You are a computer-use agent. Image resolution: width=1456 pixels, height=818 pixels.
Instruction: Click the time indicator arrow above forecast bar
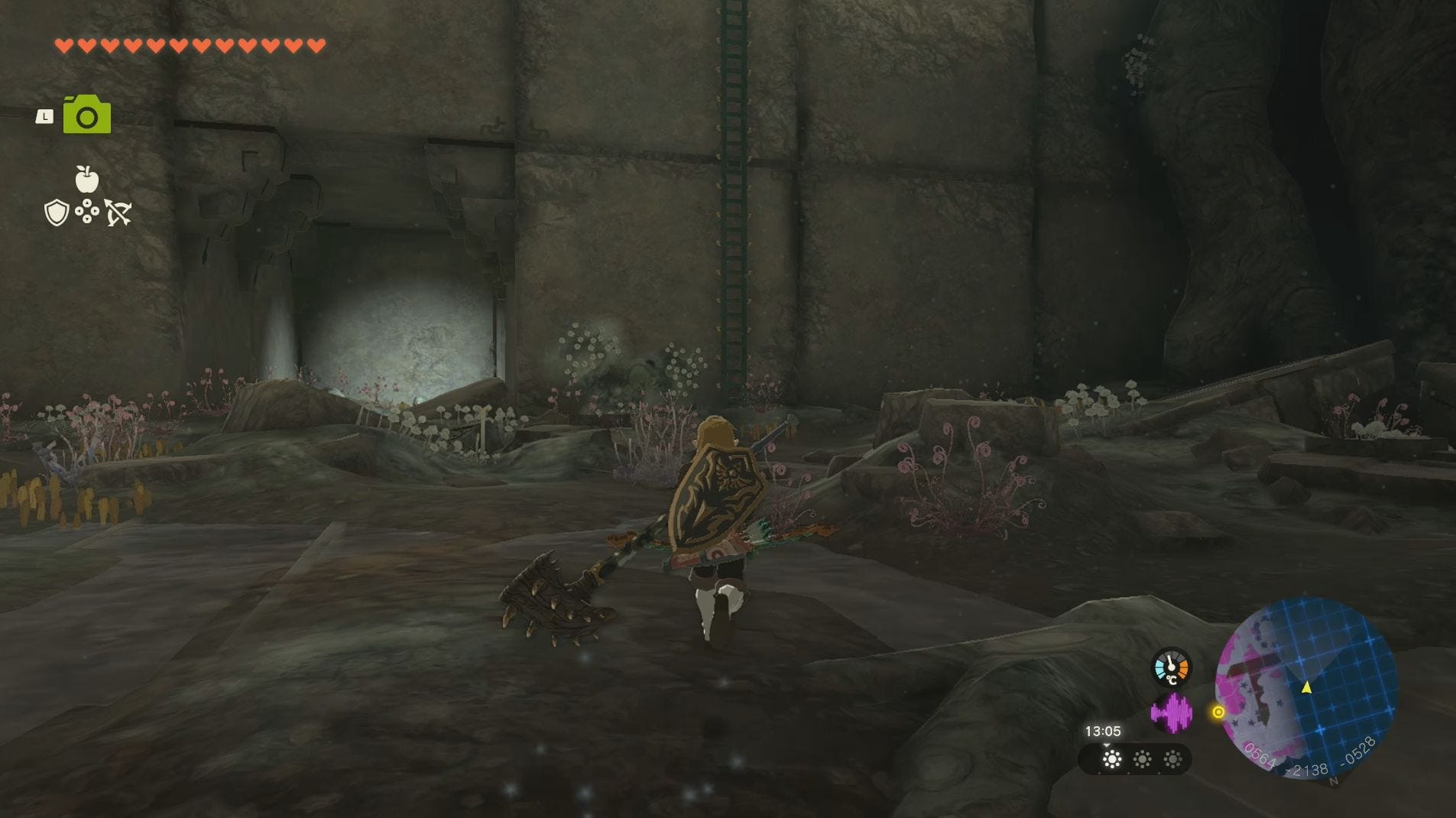coord(1107,746)
